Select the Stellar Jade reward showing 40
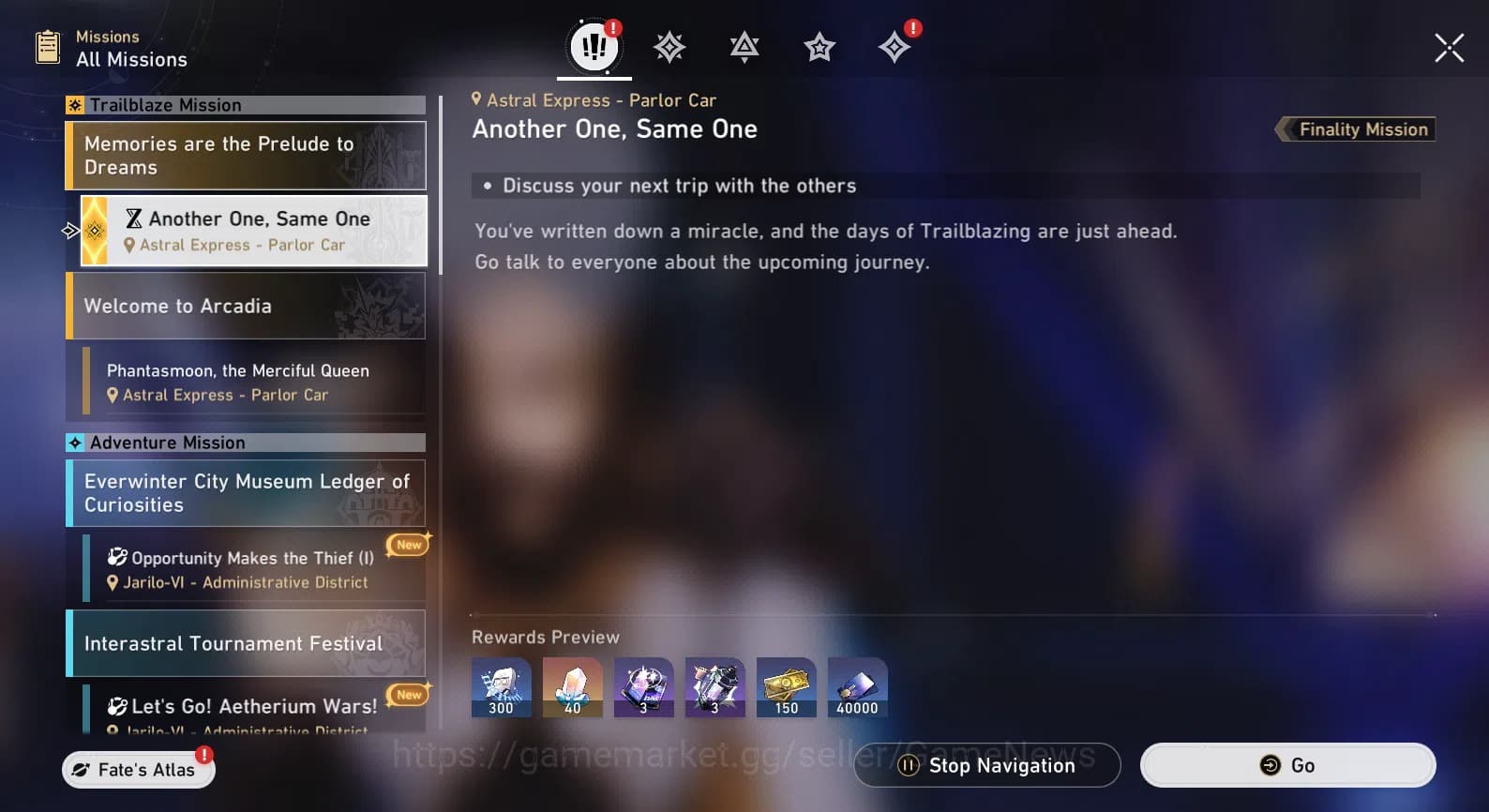 tap(572, 686)
